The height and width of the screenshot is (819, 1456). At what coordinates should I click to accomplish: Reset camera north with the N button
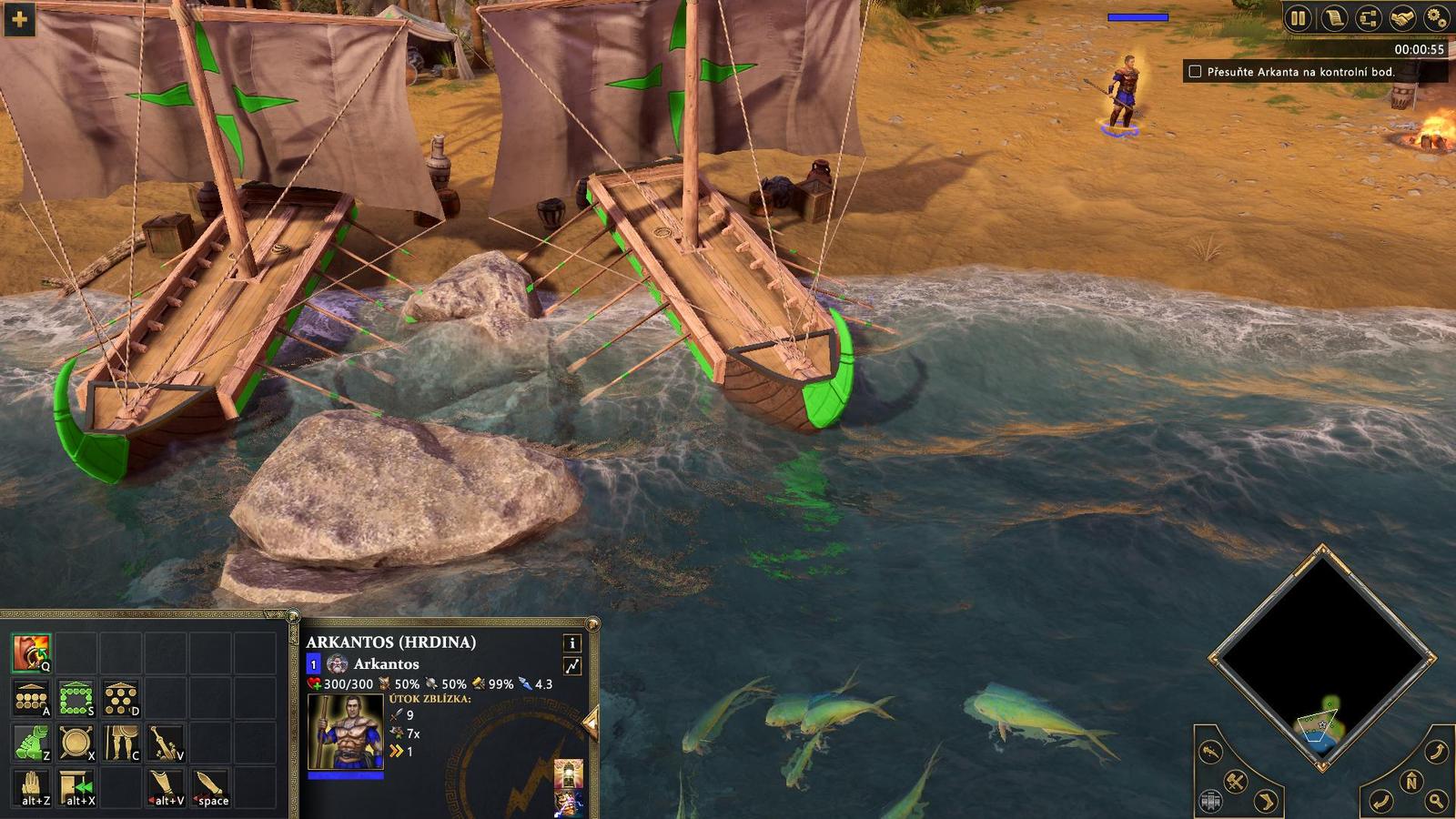1410,781
